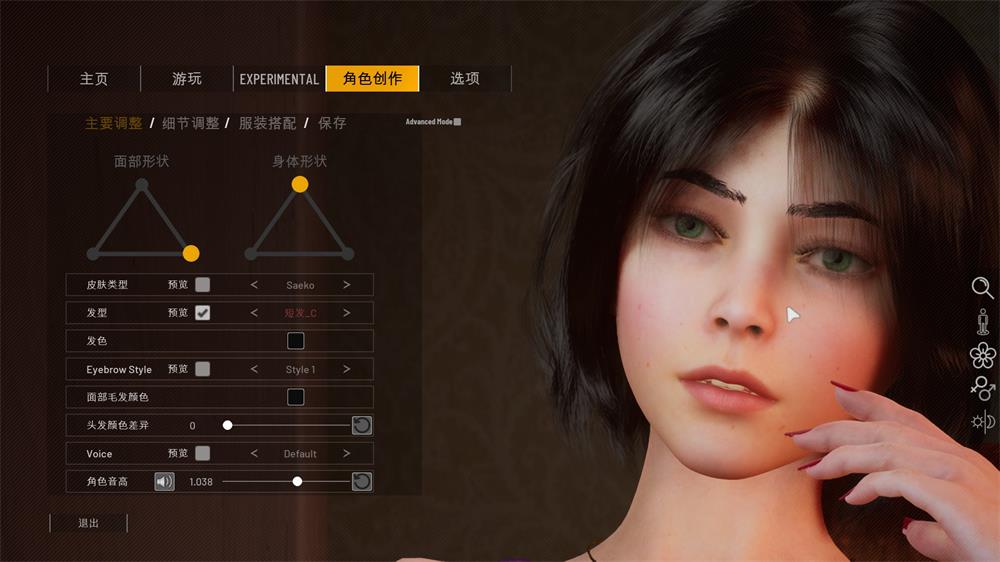Select previous hairstyle before 短发_C
1000x562 pixels.
(x=254, y=313)
